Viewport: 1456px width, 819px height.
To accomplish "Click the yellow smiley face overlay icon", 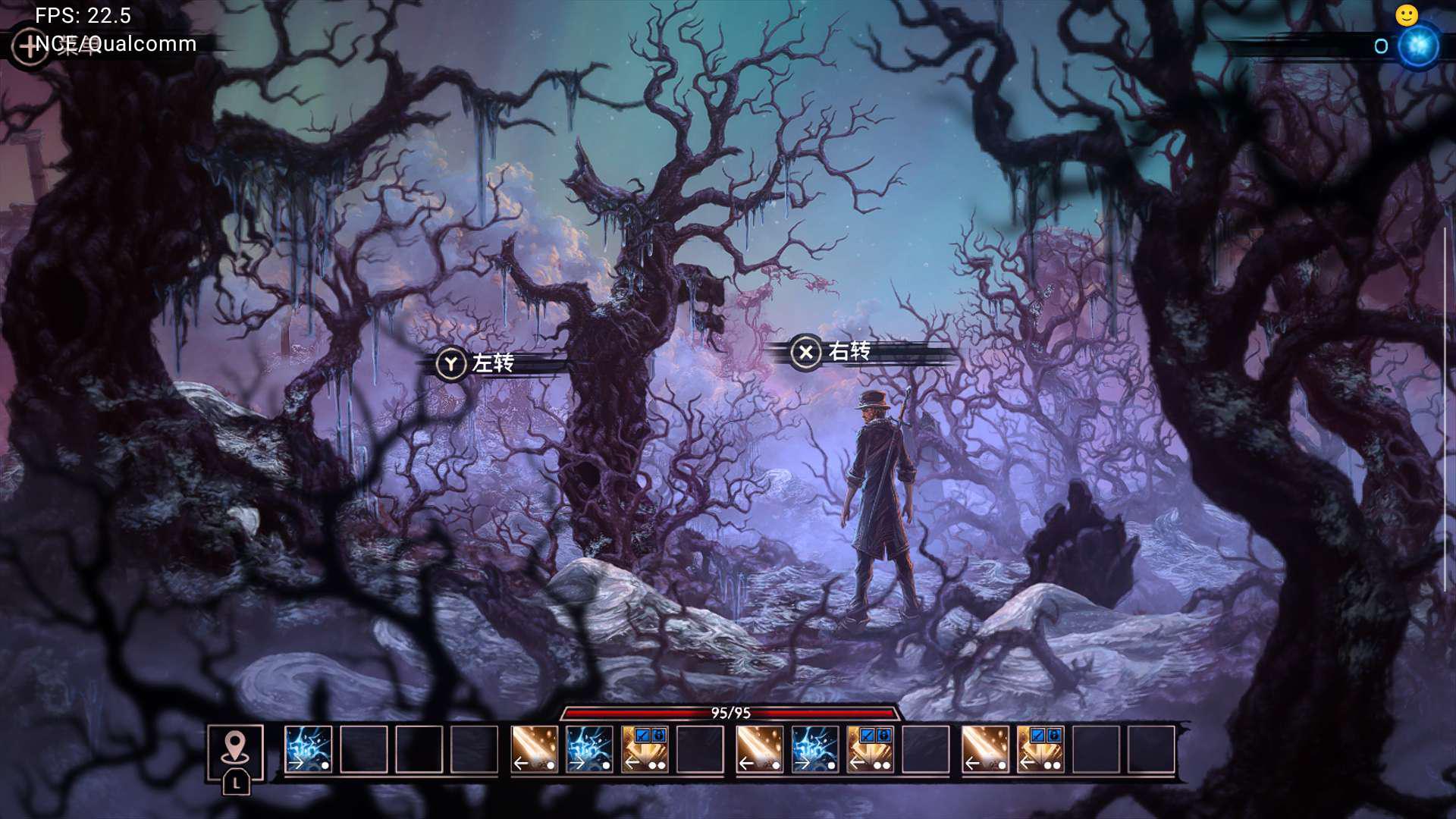I will 1407,15.
